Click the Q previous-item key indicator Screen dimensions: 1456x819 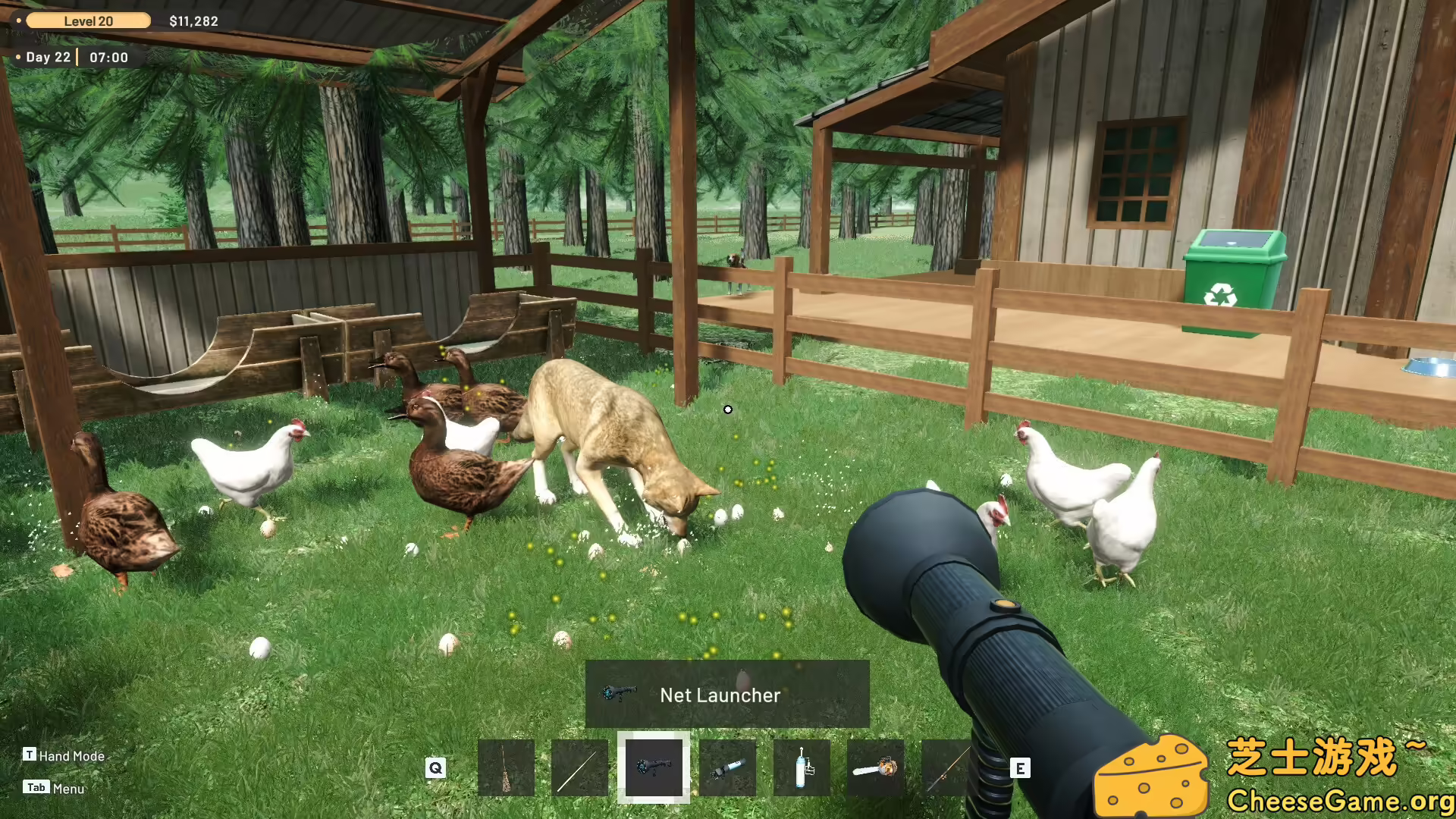(x=435, y=767)
